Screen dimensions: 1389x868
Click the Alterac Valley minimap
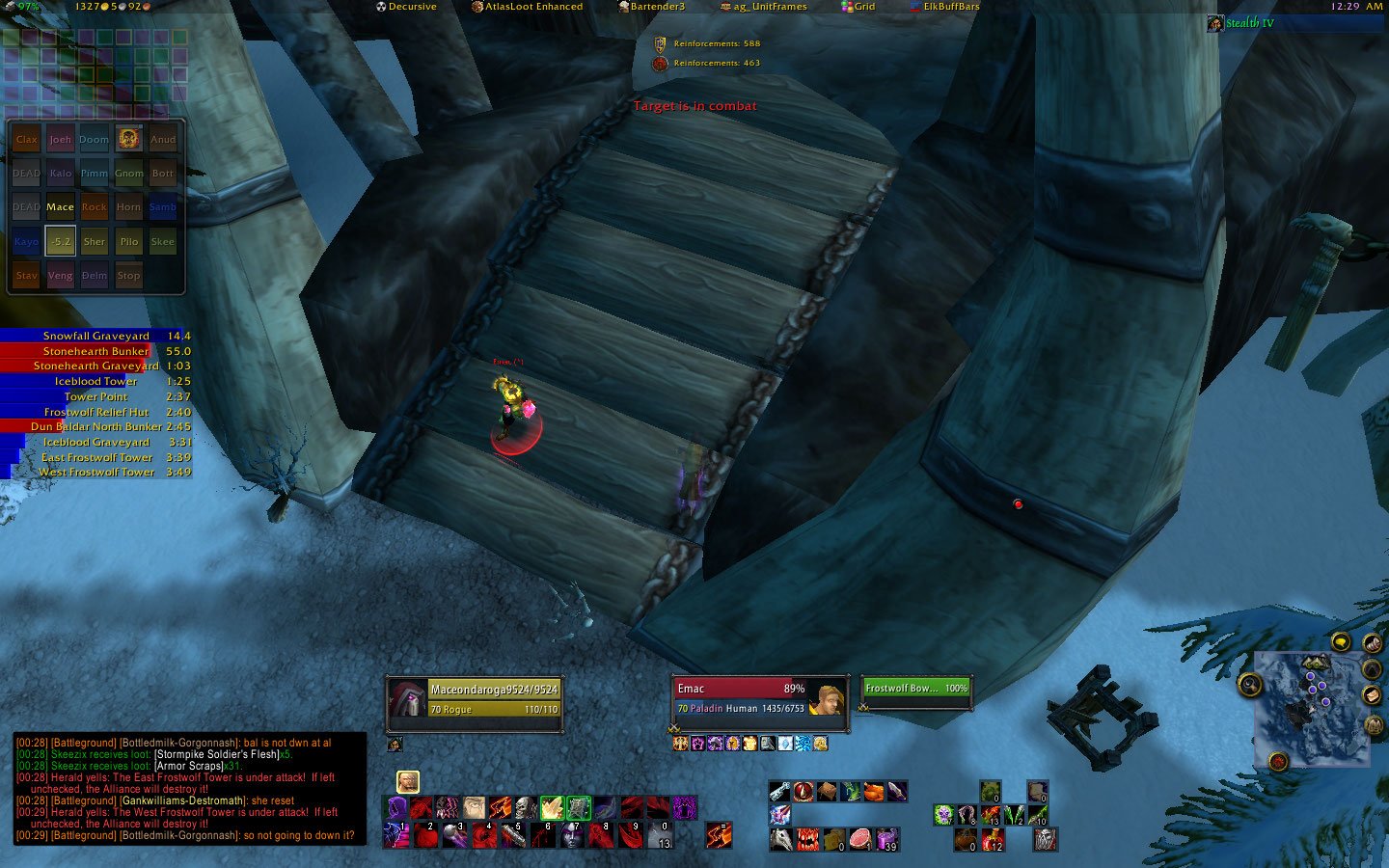coord(1311,709)
